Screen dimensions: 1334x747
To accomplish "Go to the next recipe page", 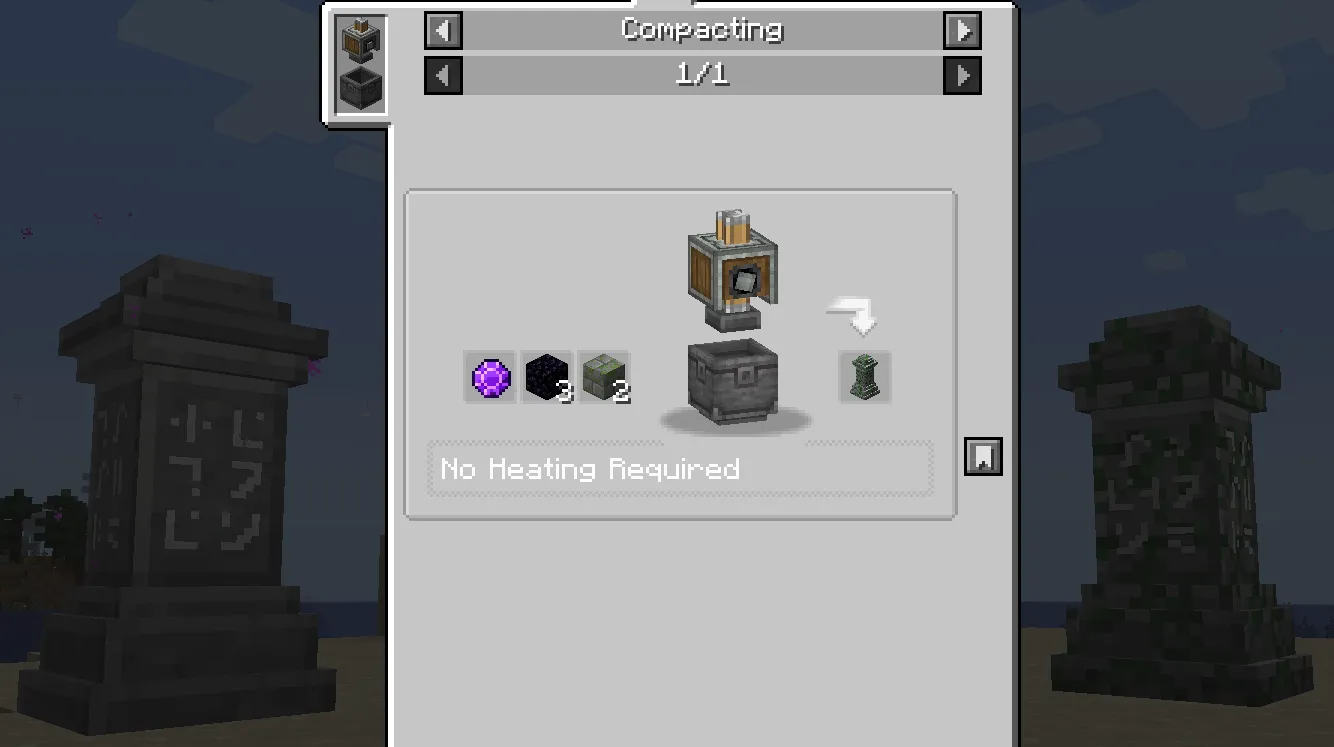I will pyautogui.click(x=962, y=75).
